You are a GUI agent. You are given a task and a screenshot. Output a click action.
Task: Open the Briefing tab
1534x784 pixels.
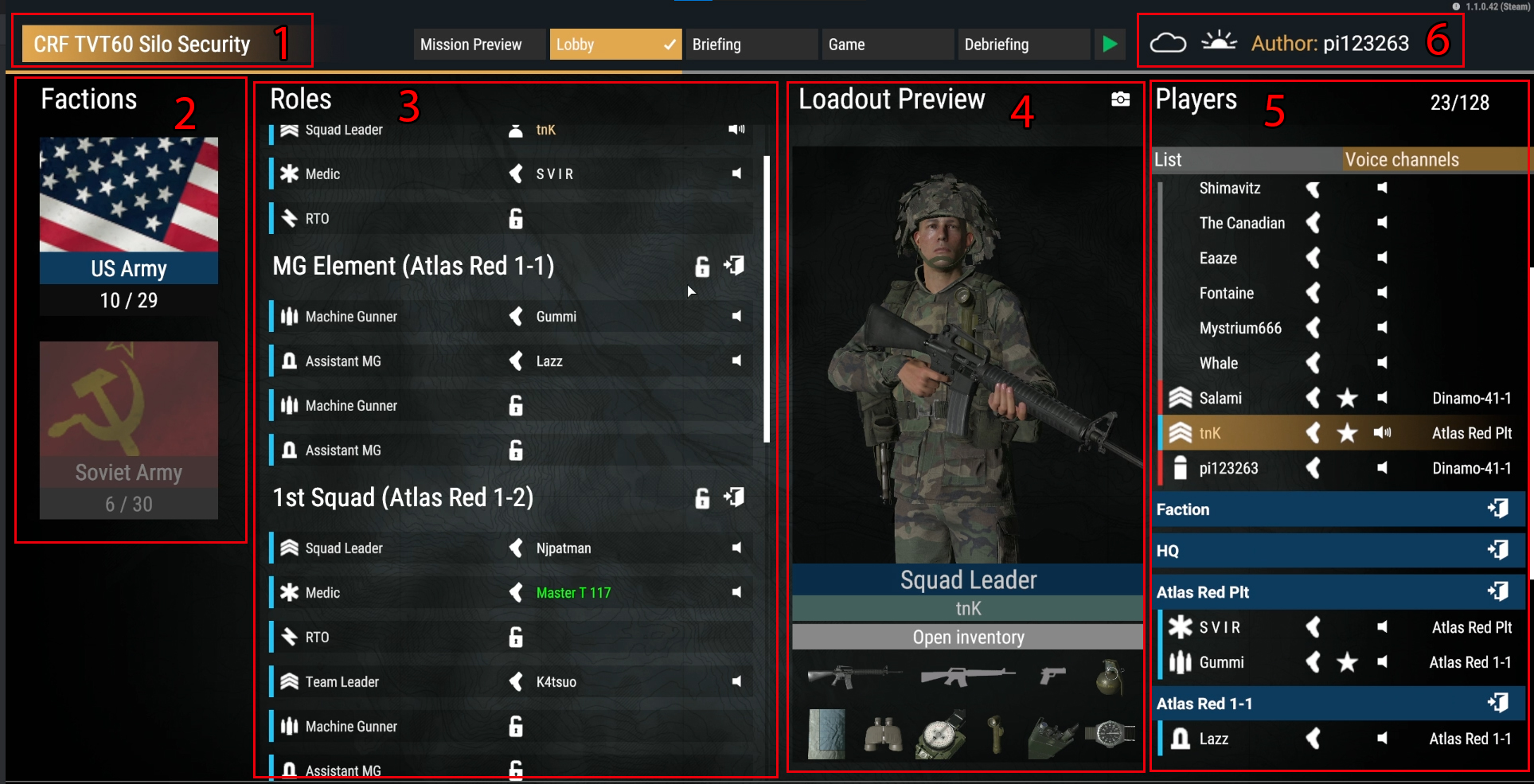point(751,45)
